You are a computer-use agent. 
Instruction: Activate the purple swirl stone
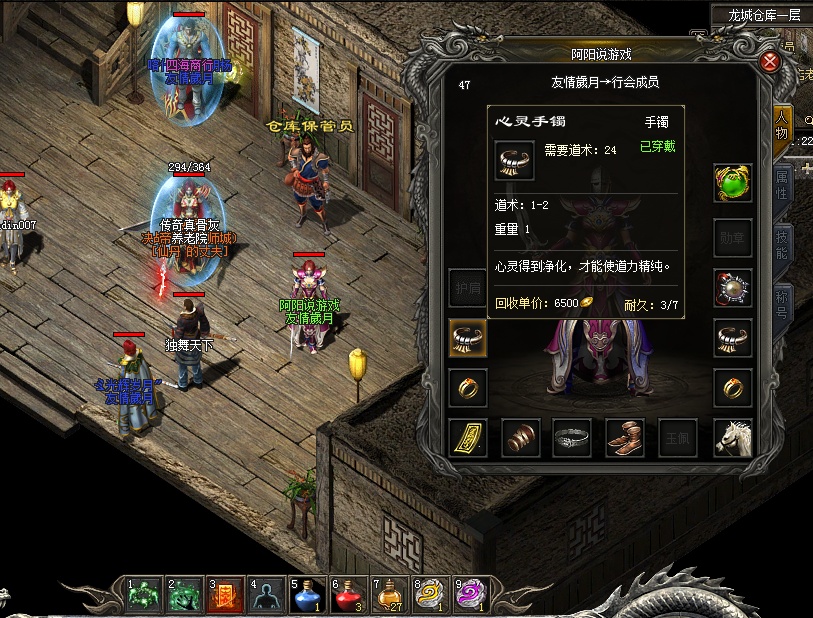(470, 596)
